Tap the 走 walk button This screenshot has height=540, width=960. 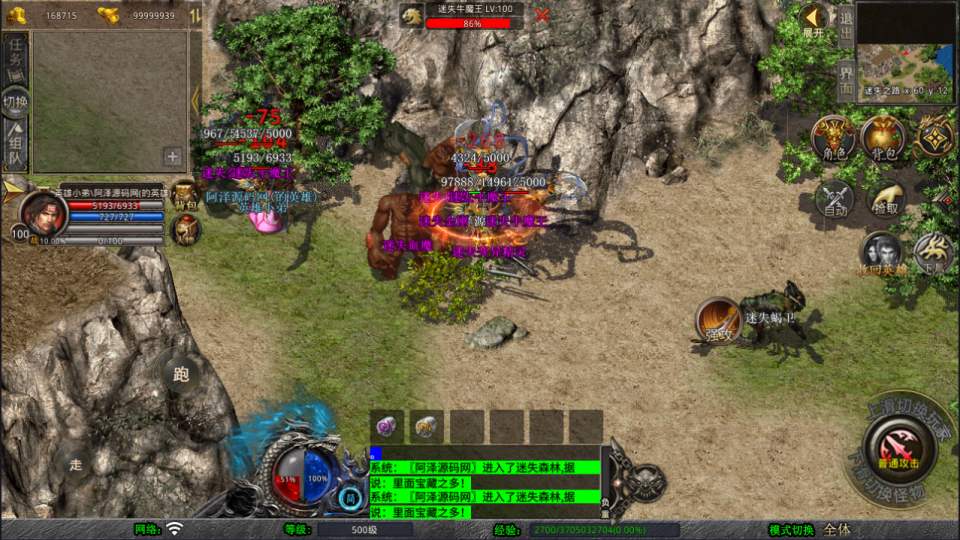click(76, 464)
